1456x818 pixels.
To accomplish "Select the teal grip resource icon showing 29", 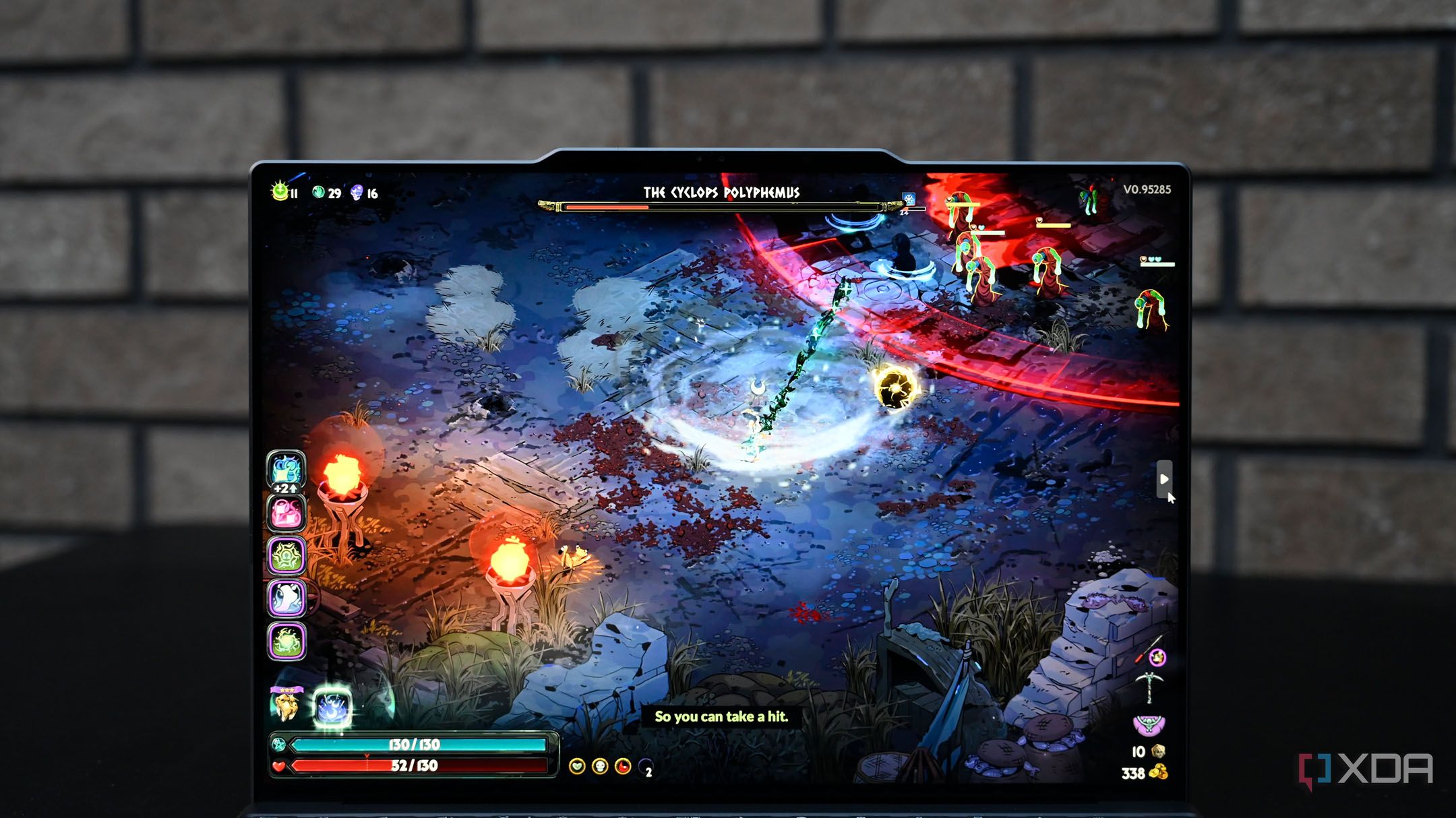I will coord(318,192).
